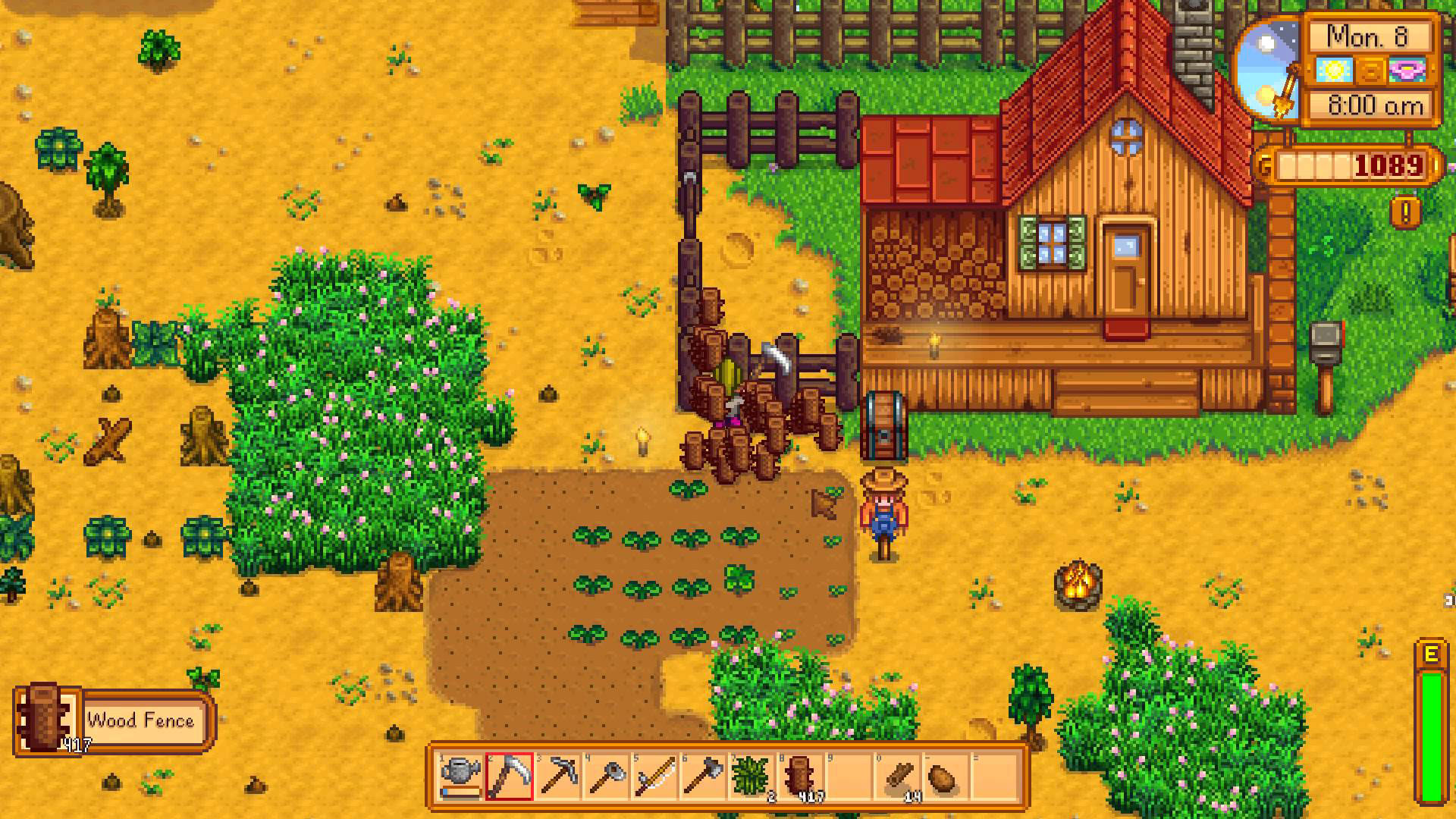
Task: Select the wood stack slot
Action: [x=899, y=776]
